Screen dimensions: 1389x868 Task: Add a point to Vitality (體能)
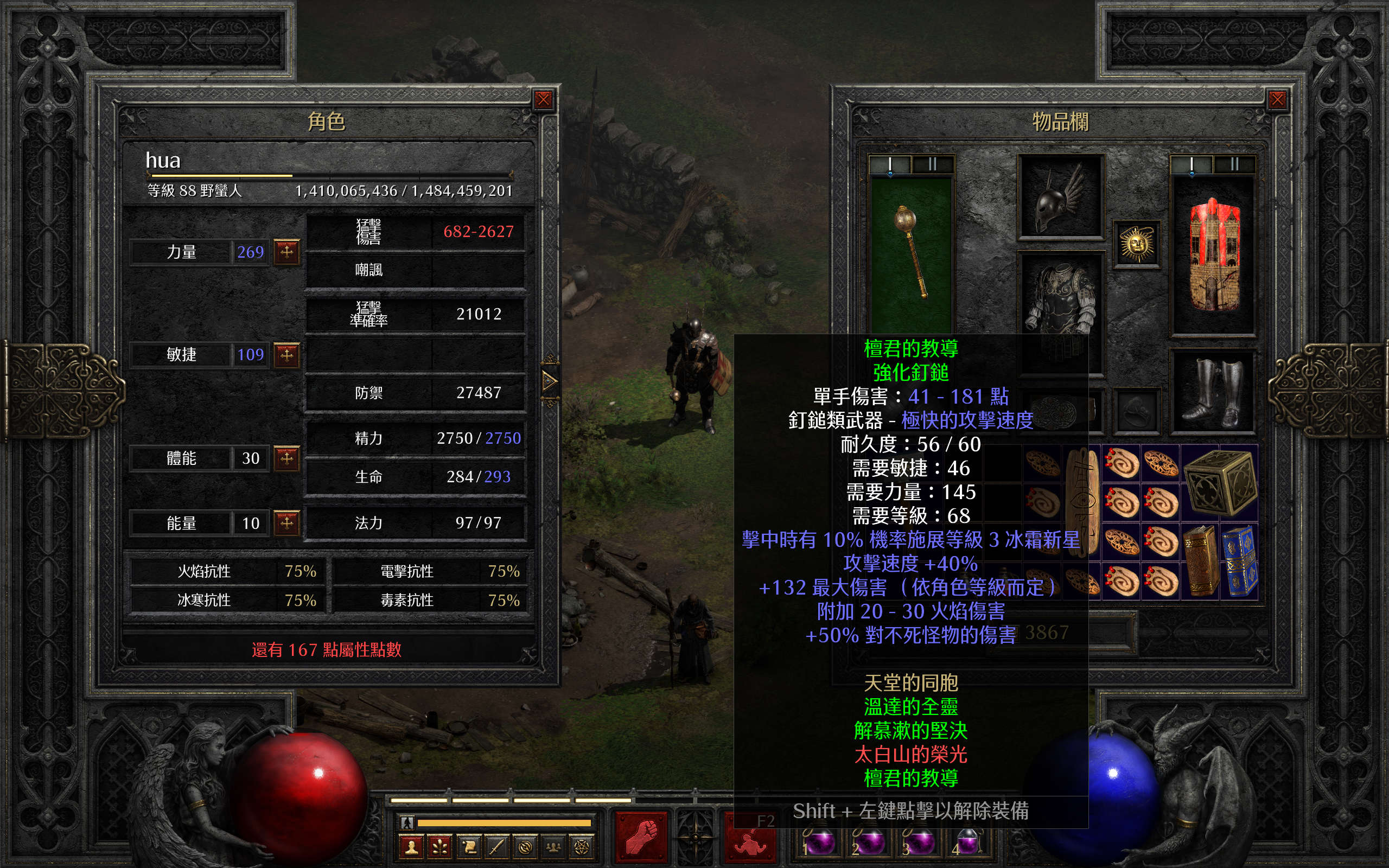tap(286, 458)
